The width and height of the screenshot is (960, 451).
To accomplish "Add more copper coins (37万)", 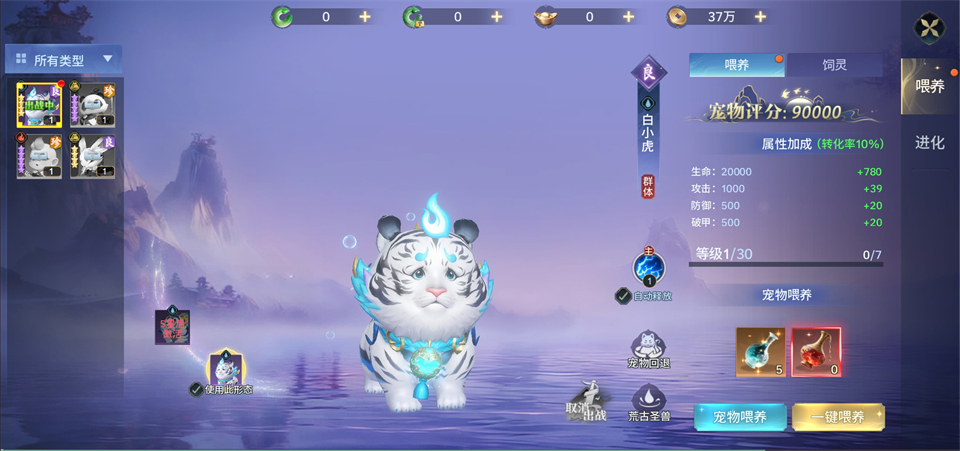I will click(760, 17).
